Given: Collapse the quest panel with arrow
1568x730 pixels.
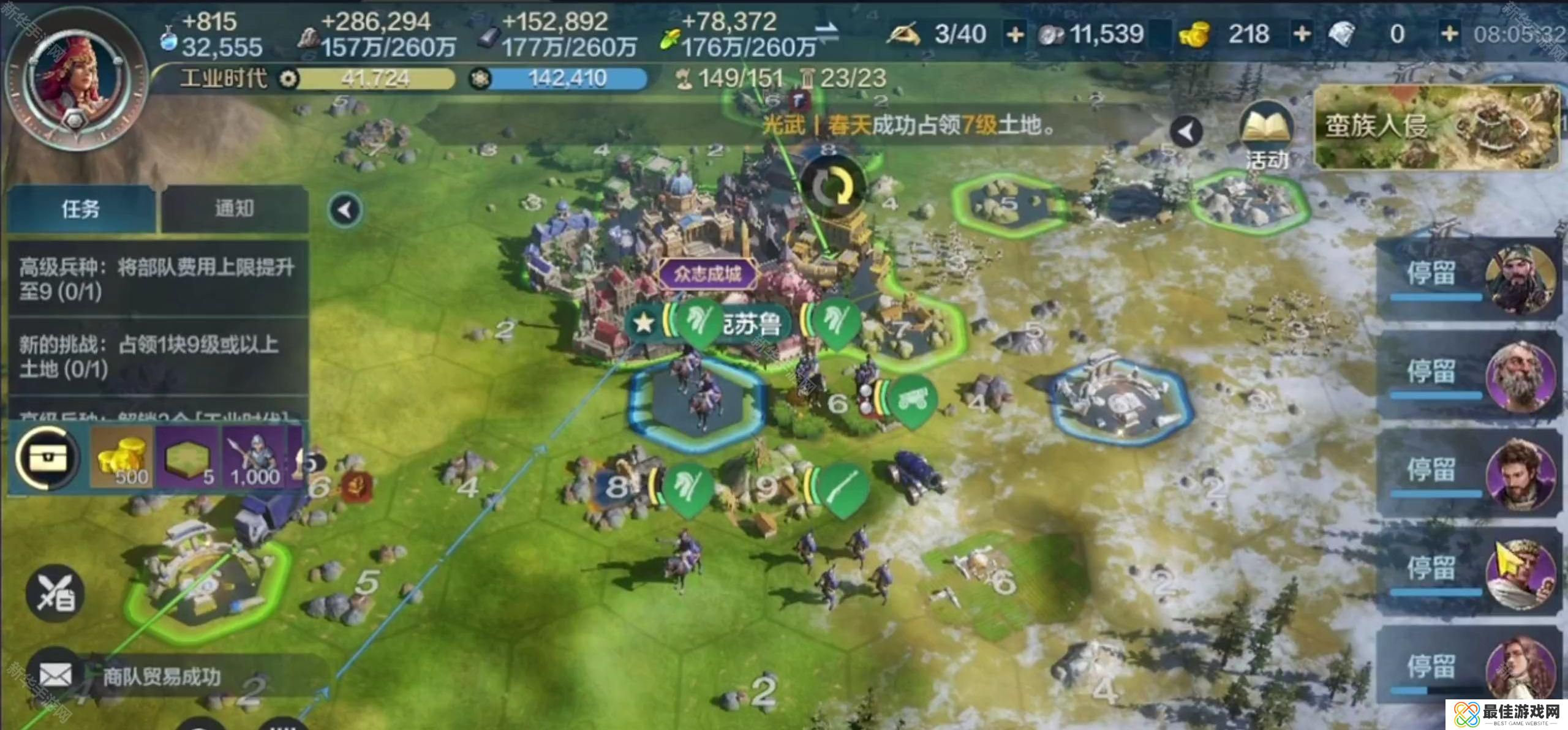Looking at the screenshot, I should 345,210.
